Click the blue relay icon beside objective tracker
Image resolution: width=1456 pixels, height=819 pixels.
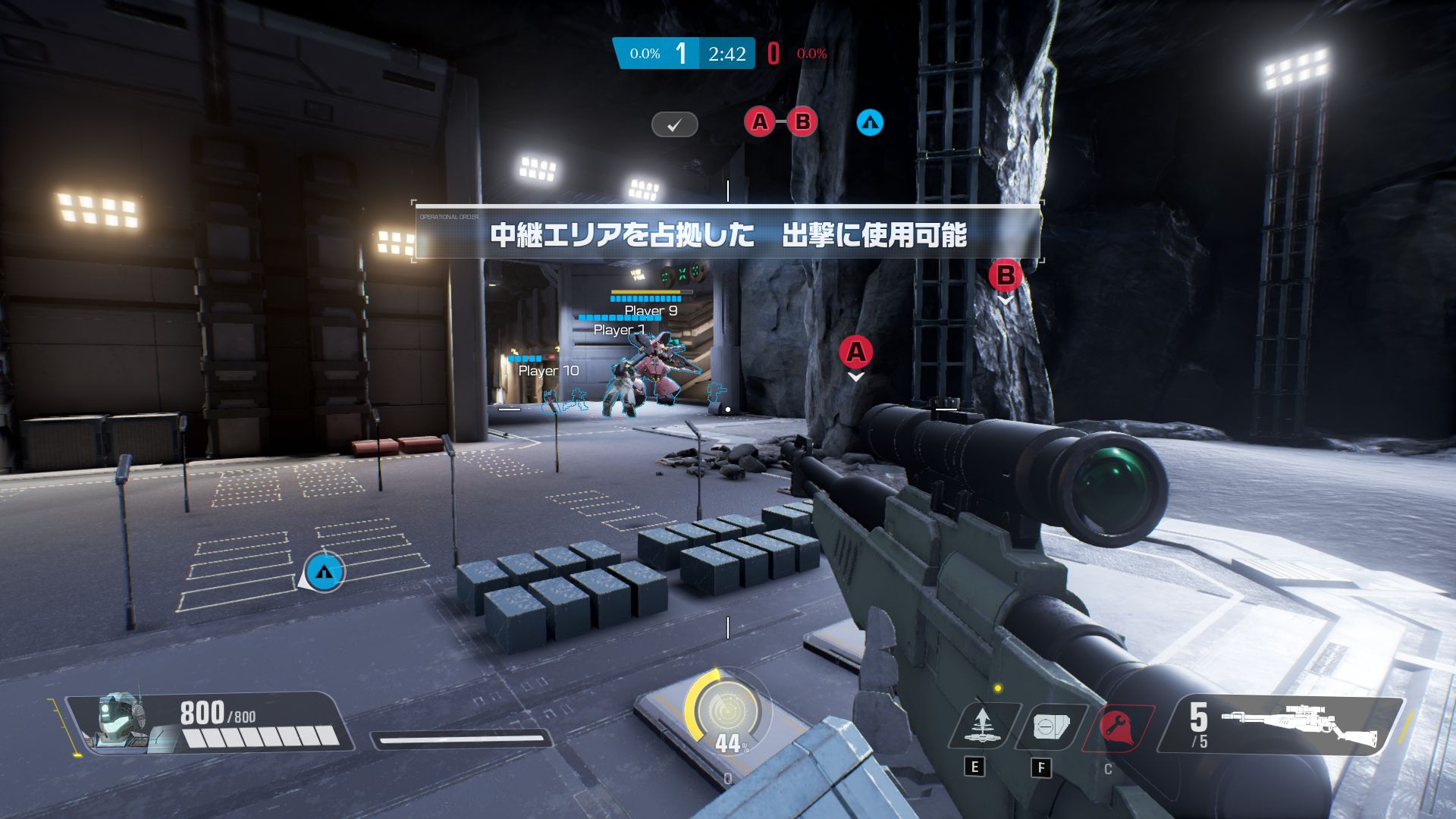pos(870,122)
